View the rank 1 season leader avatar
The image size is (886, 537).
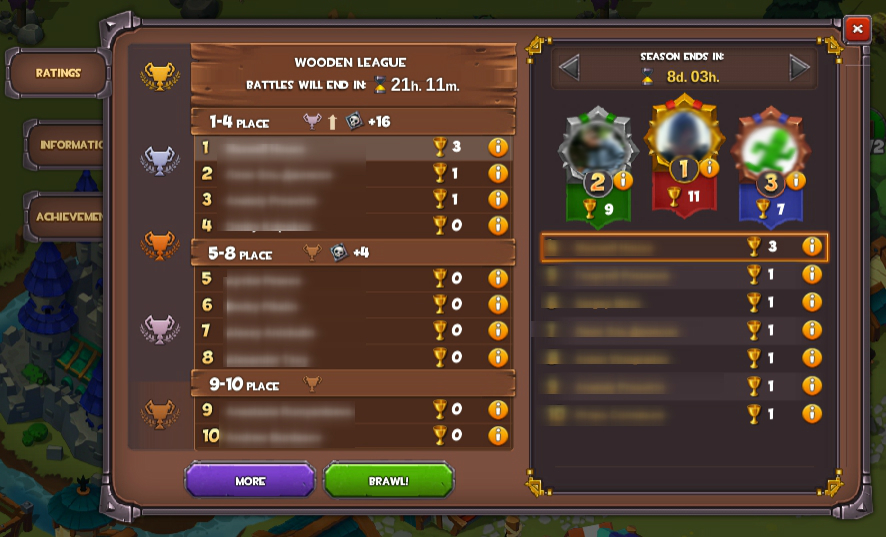click(684, 135)
